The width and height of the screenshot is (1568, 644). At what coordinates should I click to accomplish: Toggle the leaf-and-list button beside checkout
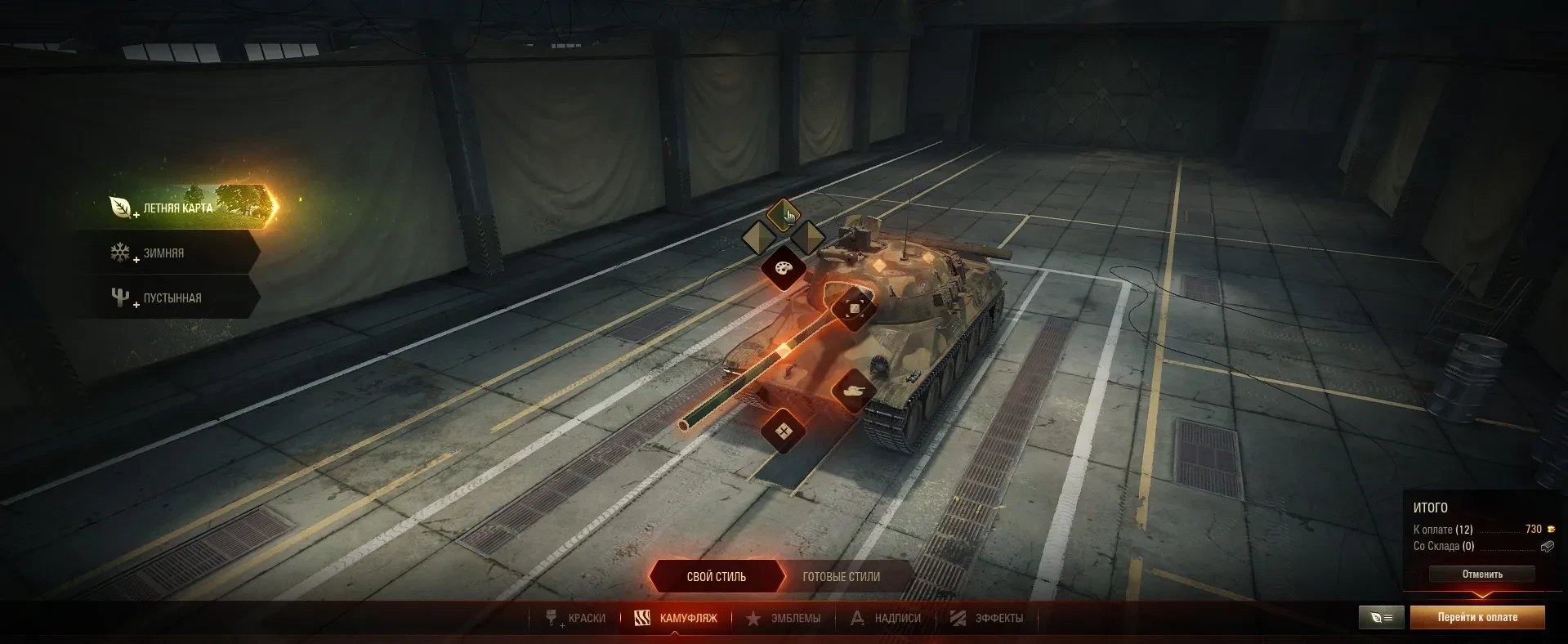coord(1381,618)
